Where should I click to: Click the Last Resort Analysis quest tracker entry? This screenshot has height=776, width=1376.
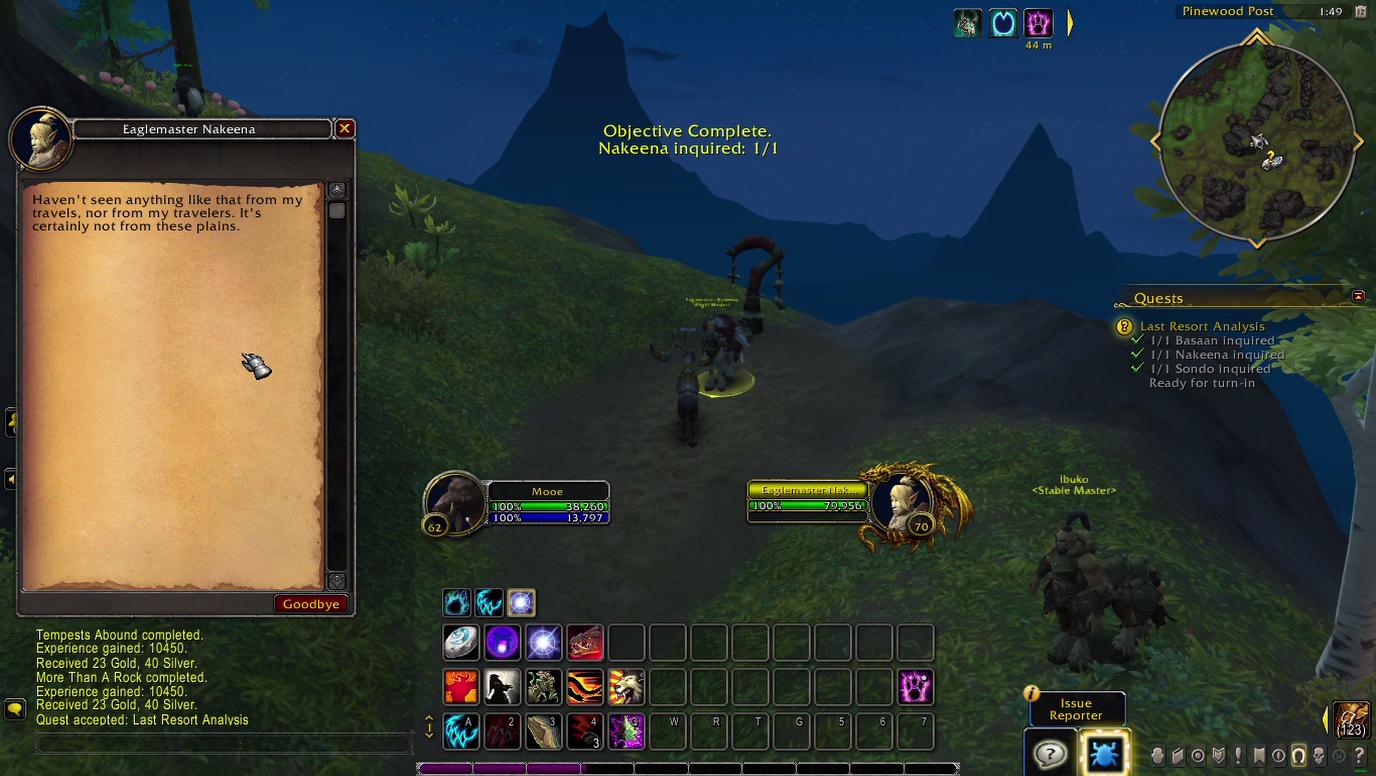point(1202,326)
